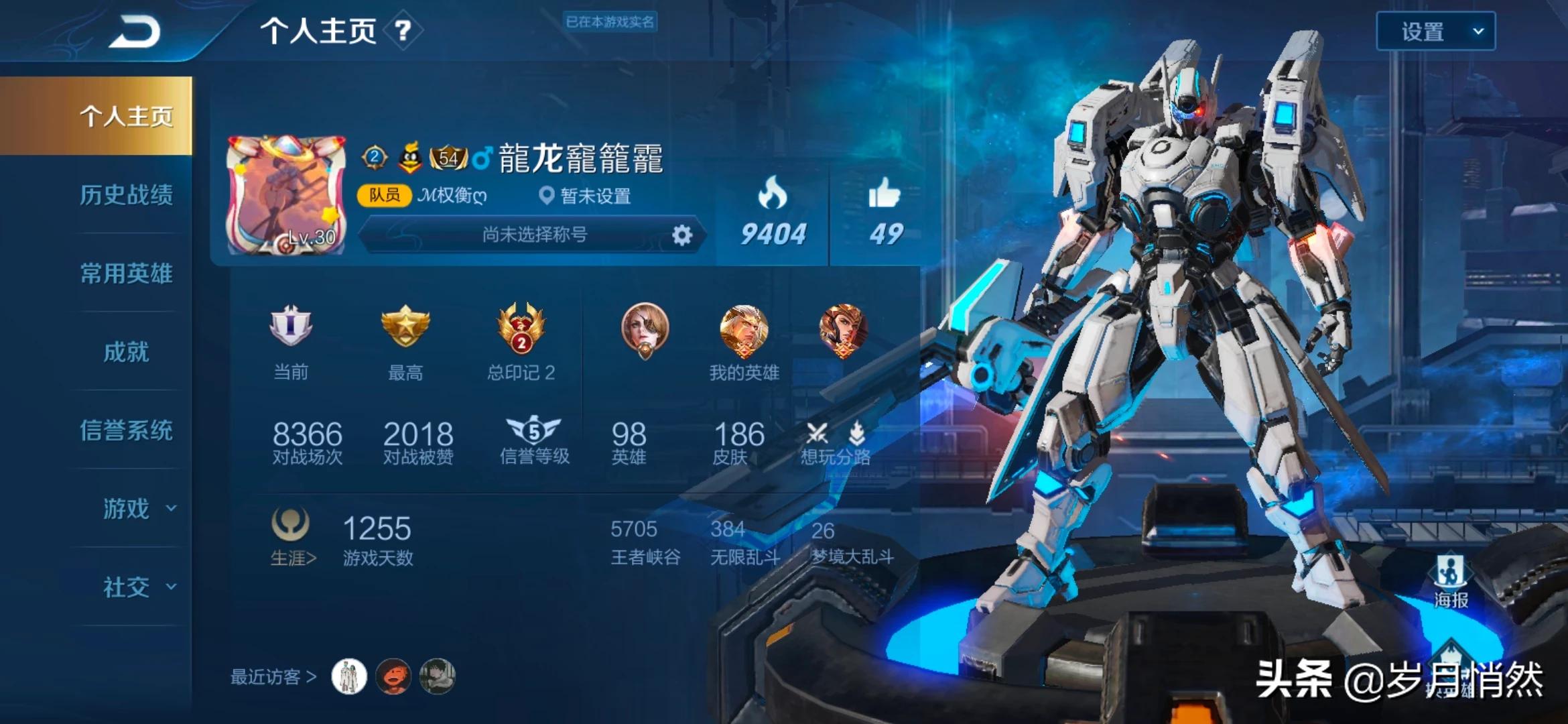Expand the 游戏 menu section

[137, 509]
